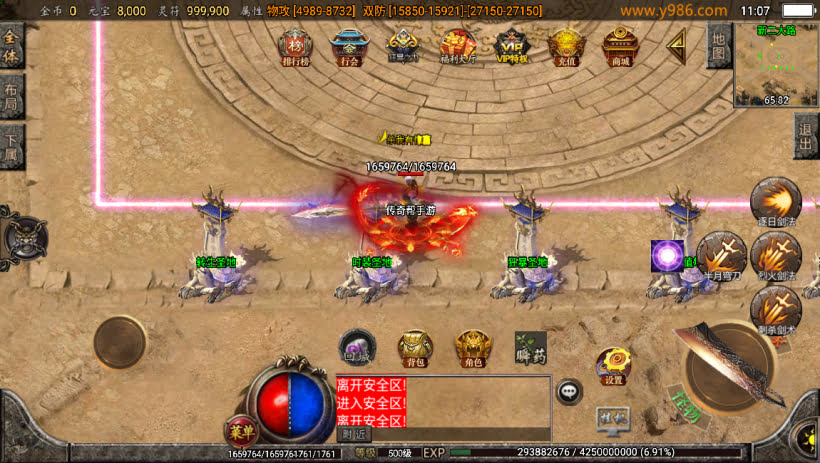Collapse the top icon row with the arrow
Viewport: 820px width, 463px height.
tap(677, 46)
